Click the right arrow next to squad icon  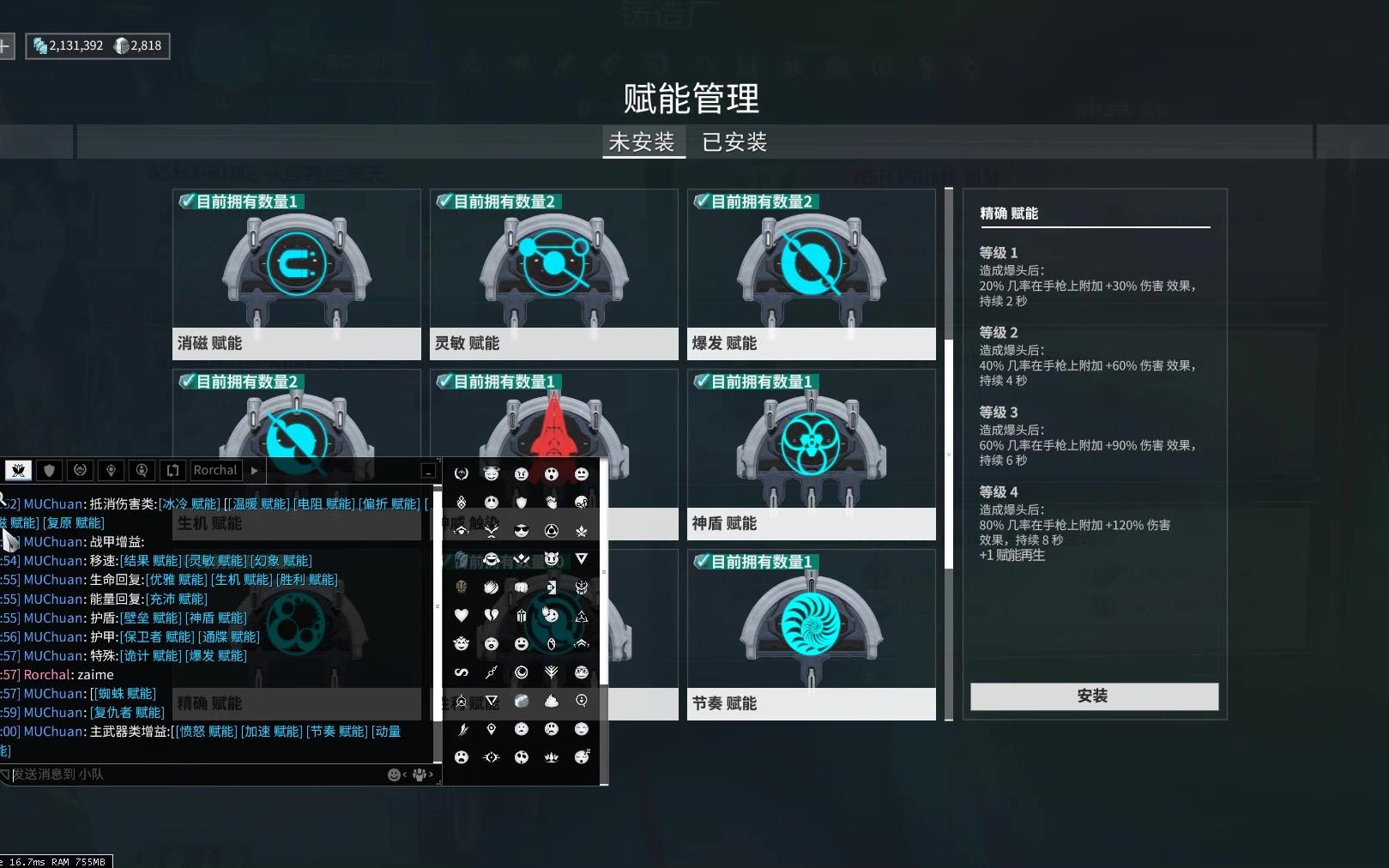pyautogui.click(x=431, y=775)
